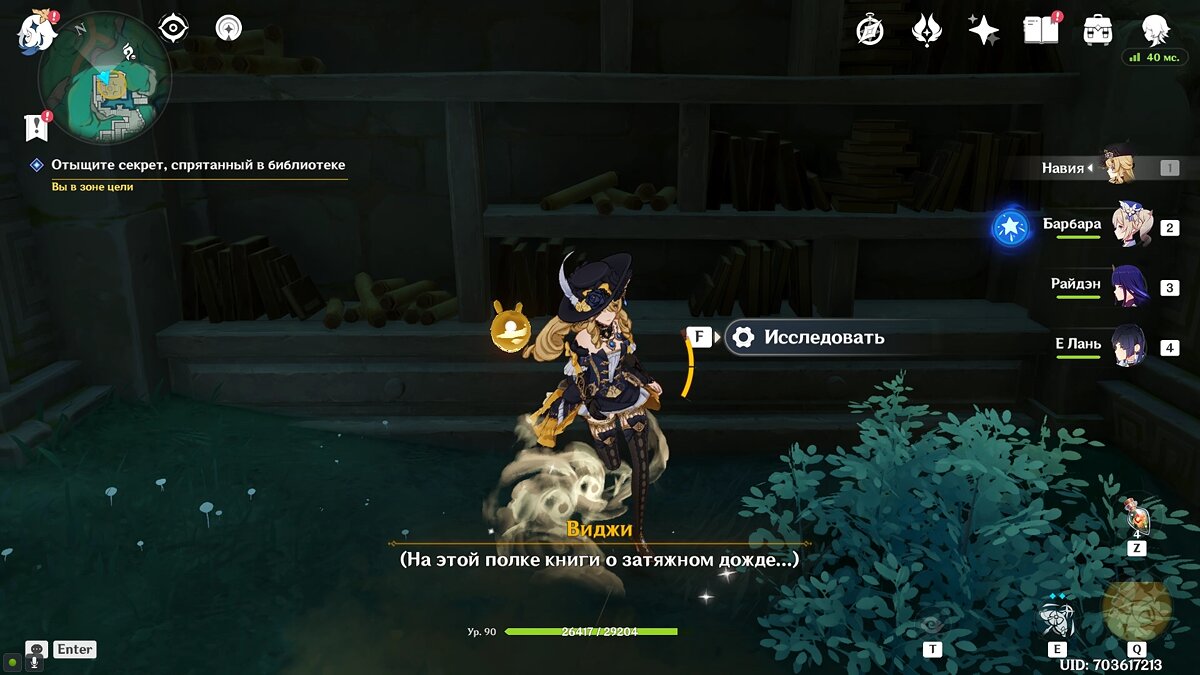Open the backpack inventory
The image size is (1200, 675).
tap(1098, 30)
